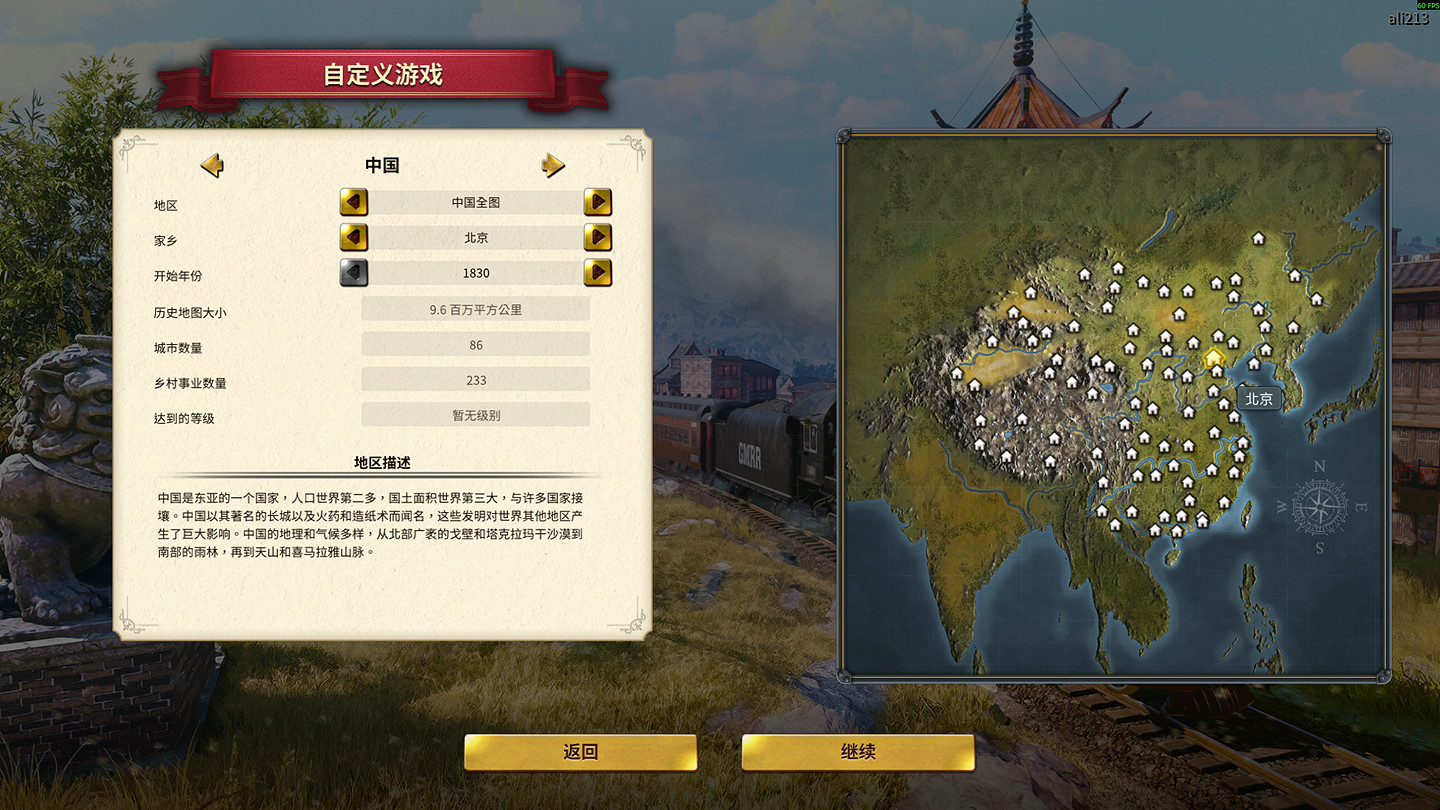The image size is (1440, 810).
Task: Click the left golden arrow beside 中国 title
Action: point(212,164)
